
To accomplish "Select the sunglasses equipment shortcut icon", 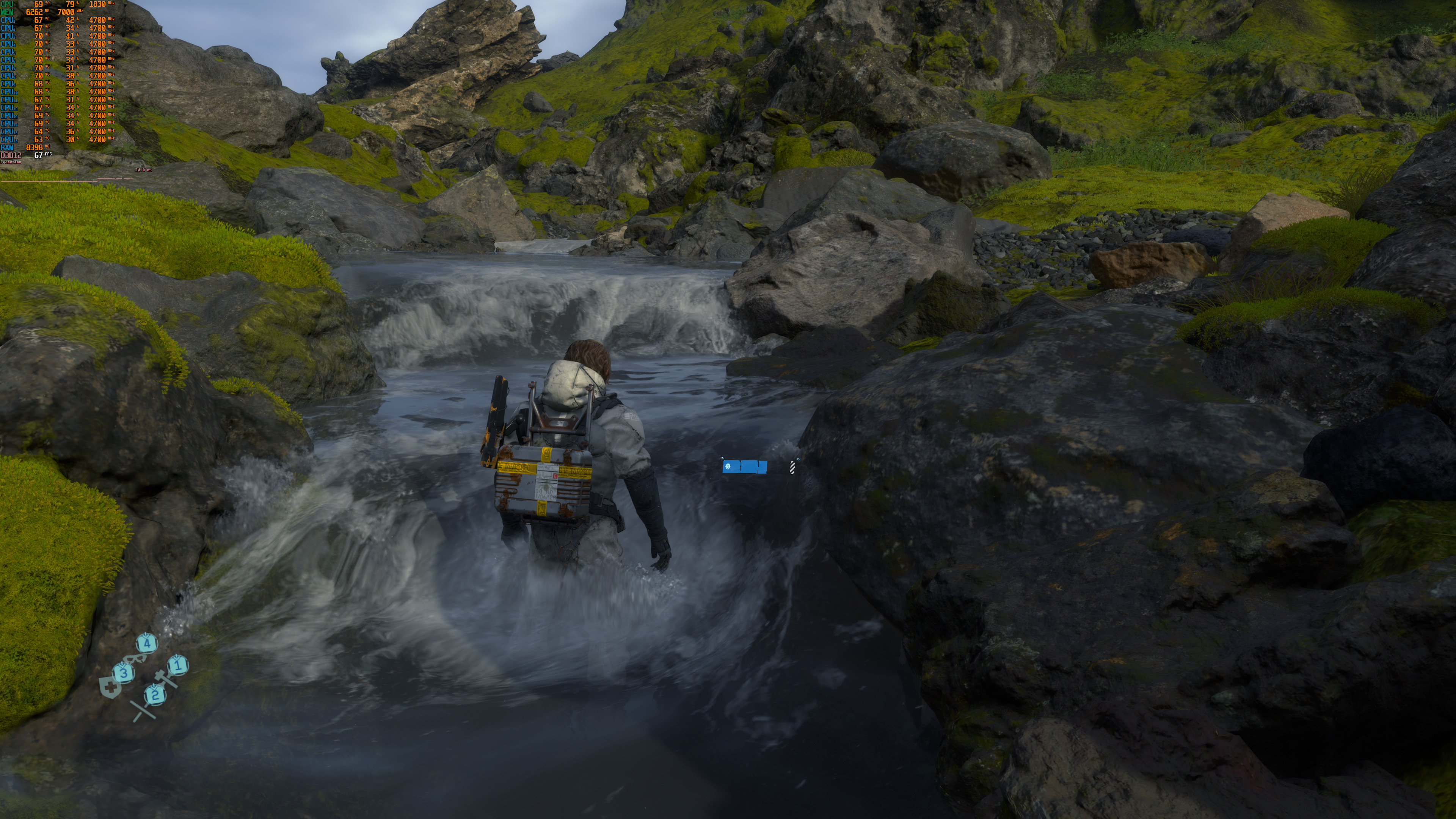I will (x=135, y=658).
